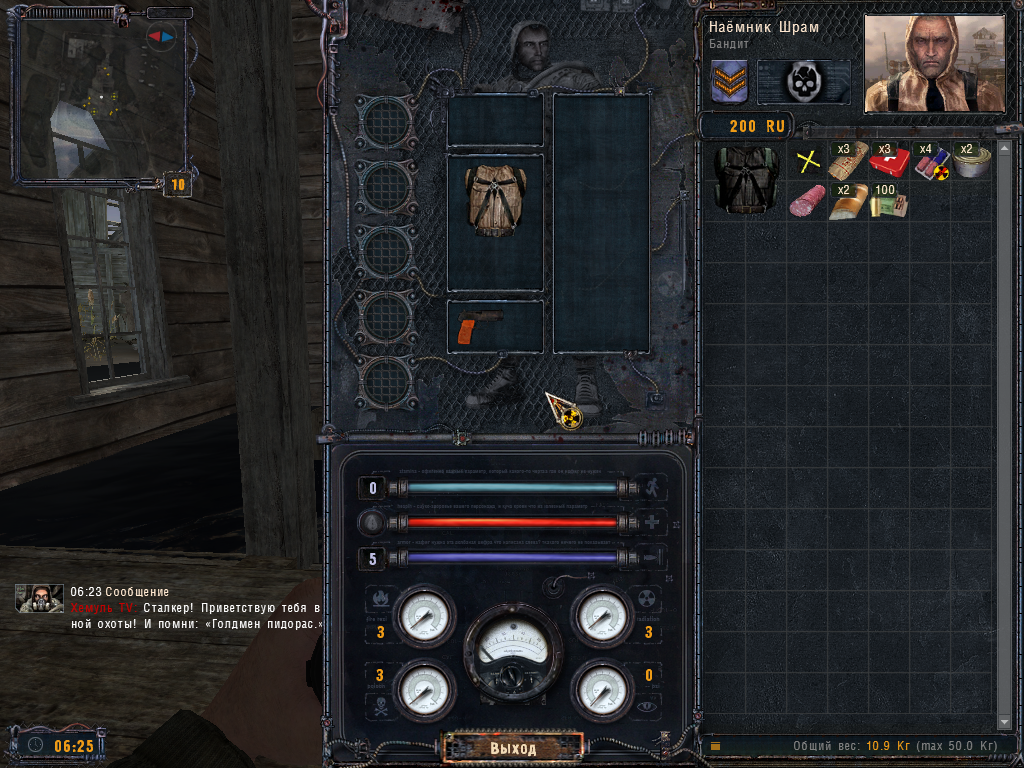Choose the red first aid kit stack
The width and height of the screenshot is (1024, 768).
click(x=888, y=161)
